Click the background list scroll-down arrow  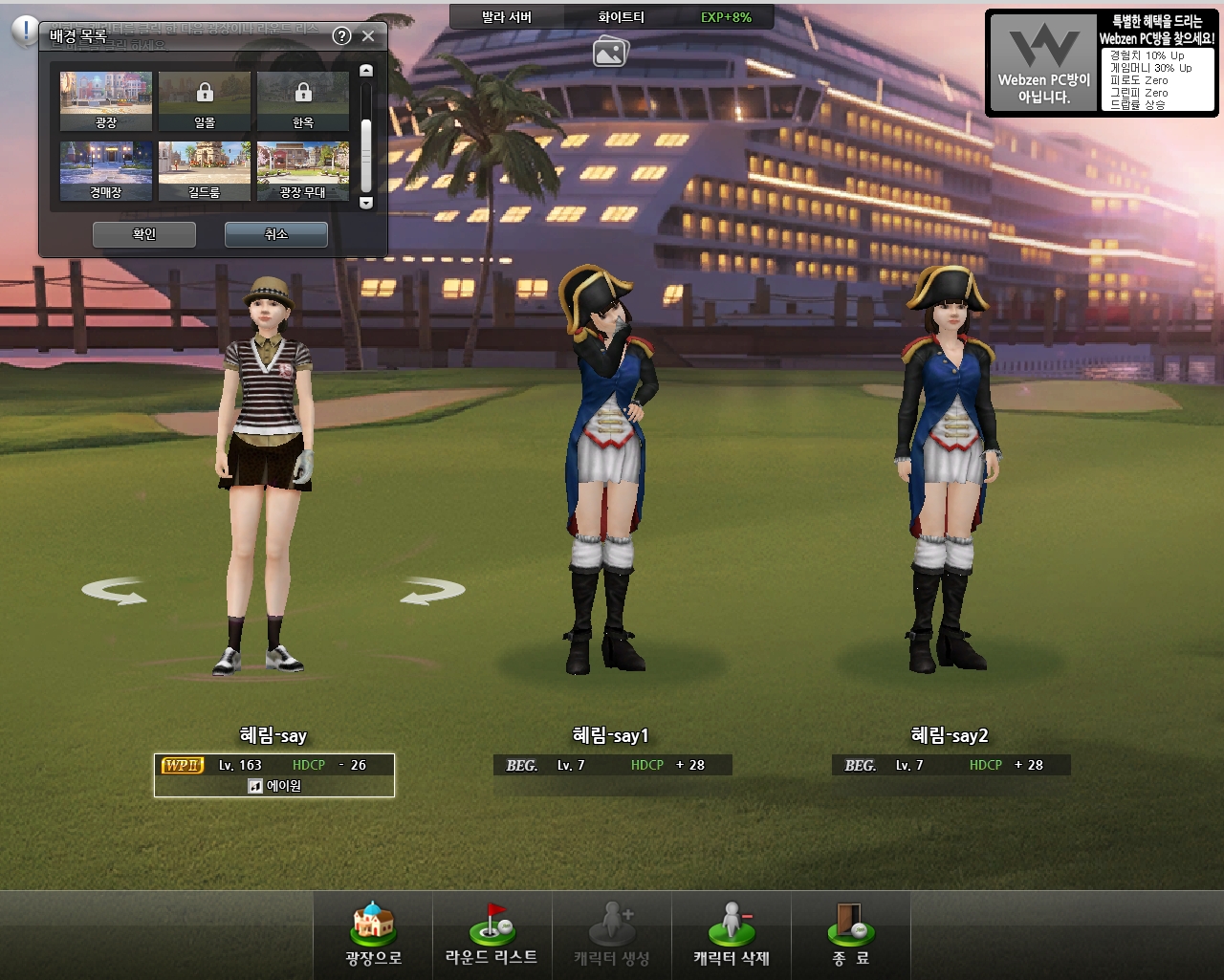point(365,203)
